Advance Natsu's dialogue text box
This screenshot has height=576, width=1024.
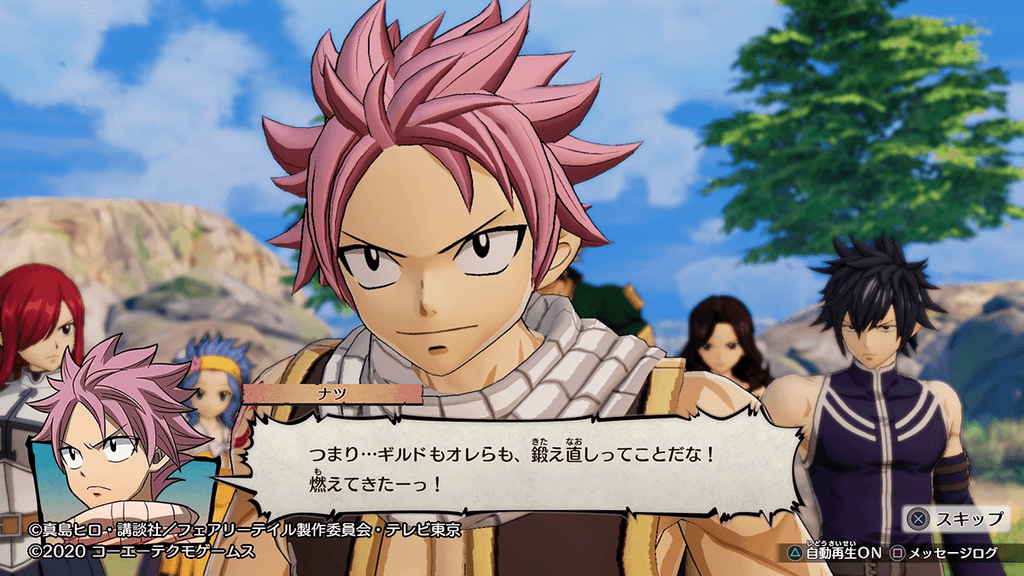(520, 465)
